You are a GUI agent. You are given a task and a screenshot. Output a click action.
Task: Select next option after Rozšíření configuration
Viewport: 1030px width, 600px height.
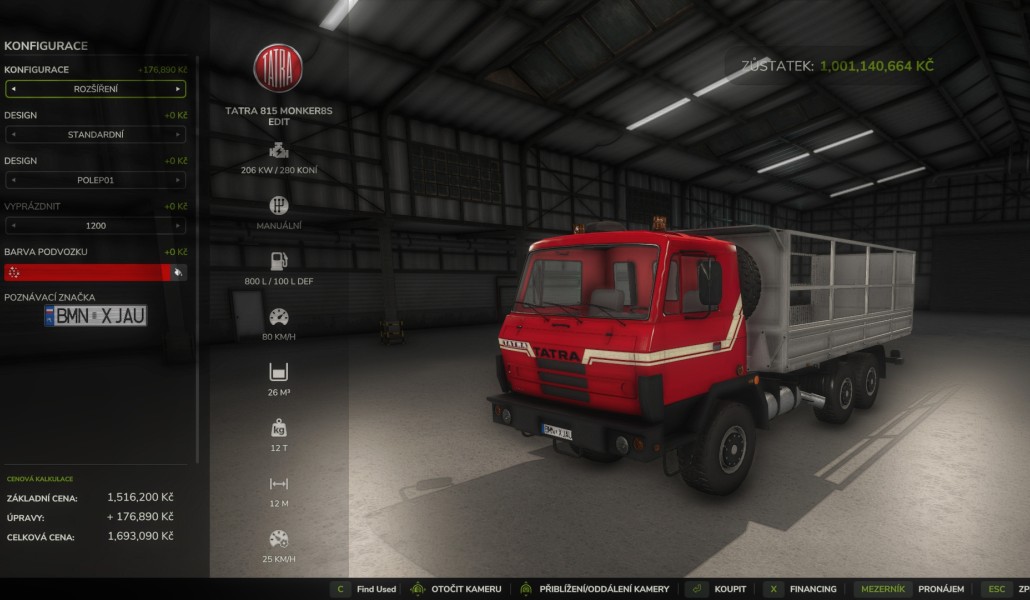tap(178, 89)
